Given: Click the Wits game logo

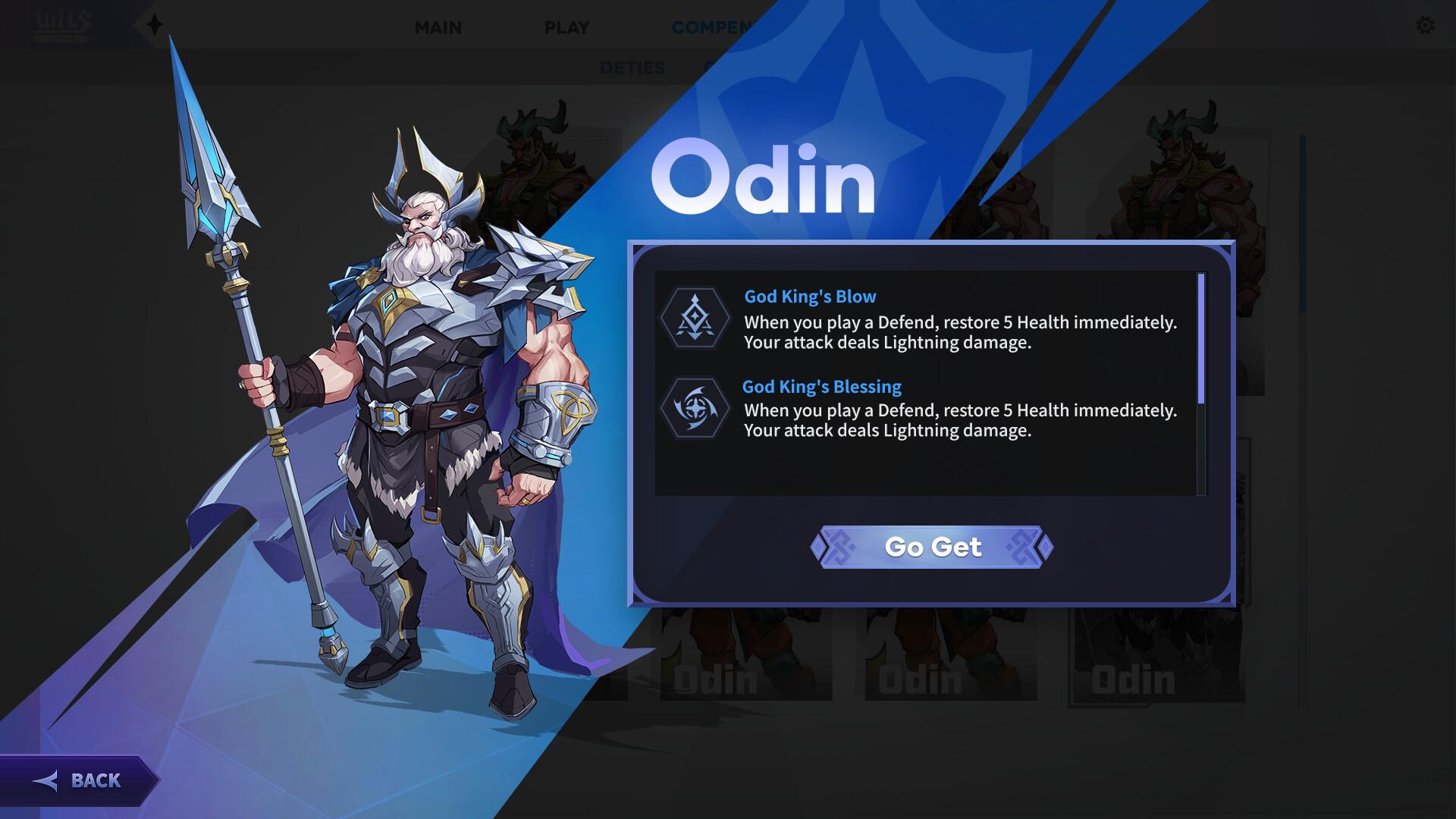Looking at the screenshot, I should [59, 23].
